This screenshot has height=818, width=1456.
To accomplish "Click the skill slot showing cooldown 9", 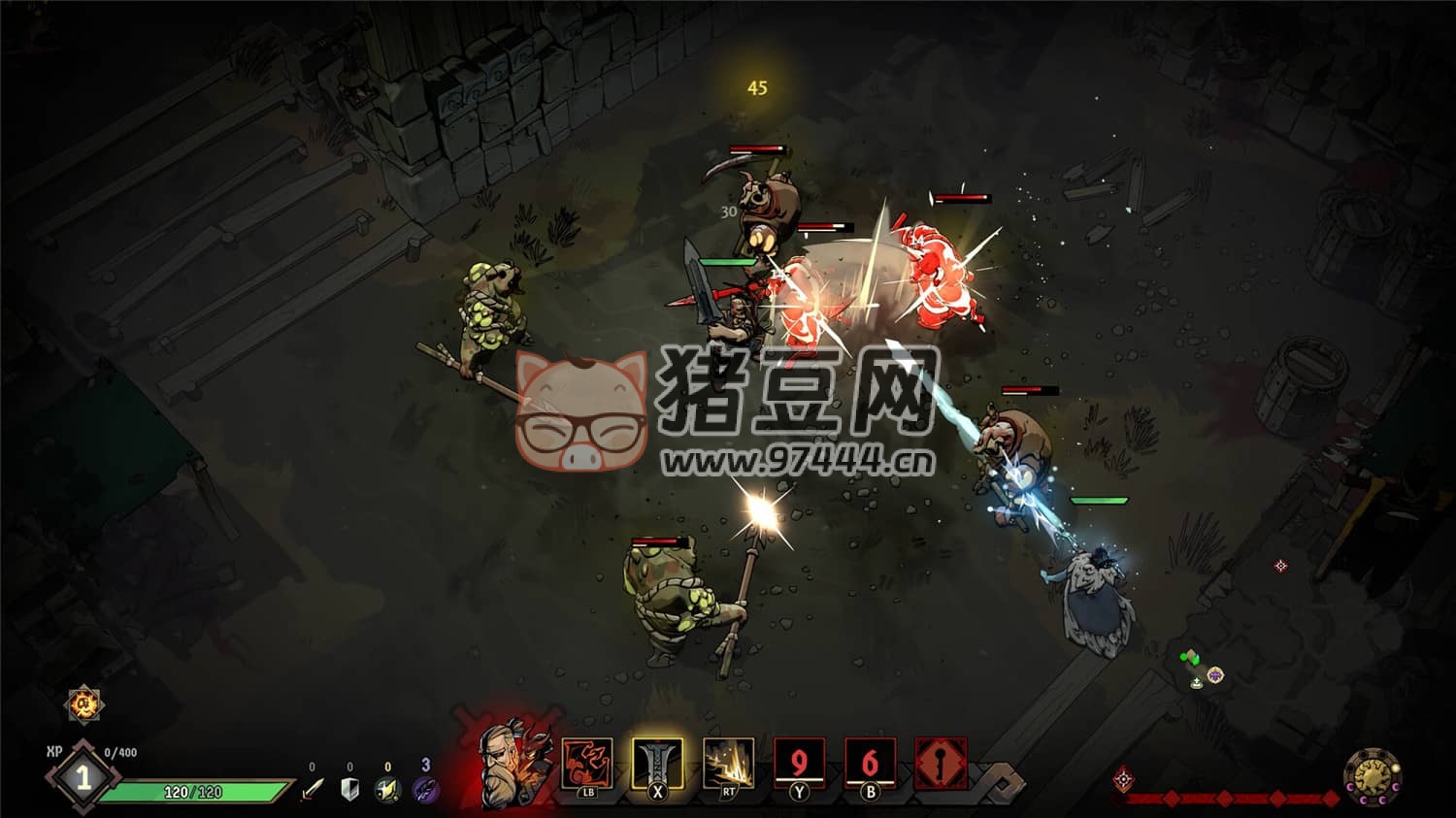I will (799, 763).
